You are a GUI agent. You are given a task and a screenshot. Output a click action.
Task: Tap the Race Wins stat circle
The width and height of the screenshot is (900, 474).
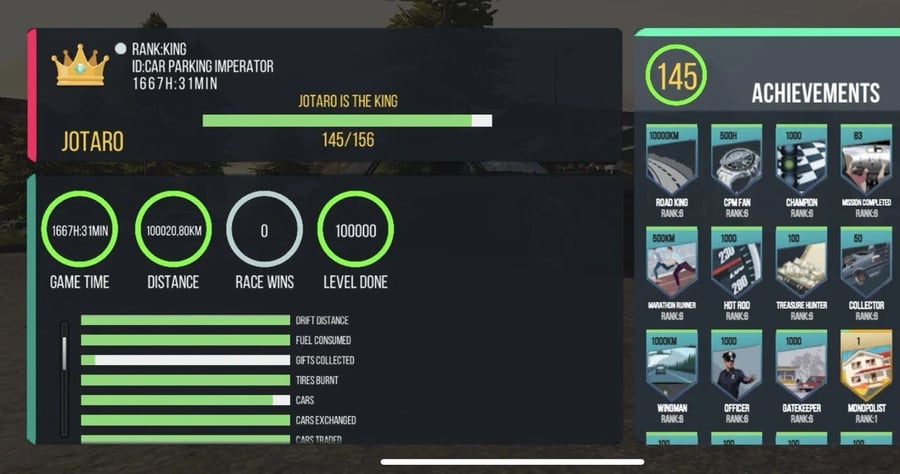tap(264, 231)
